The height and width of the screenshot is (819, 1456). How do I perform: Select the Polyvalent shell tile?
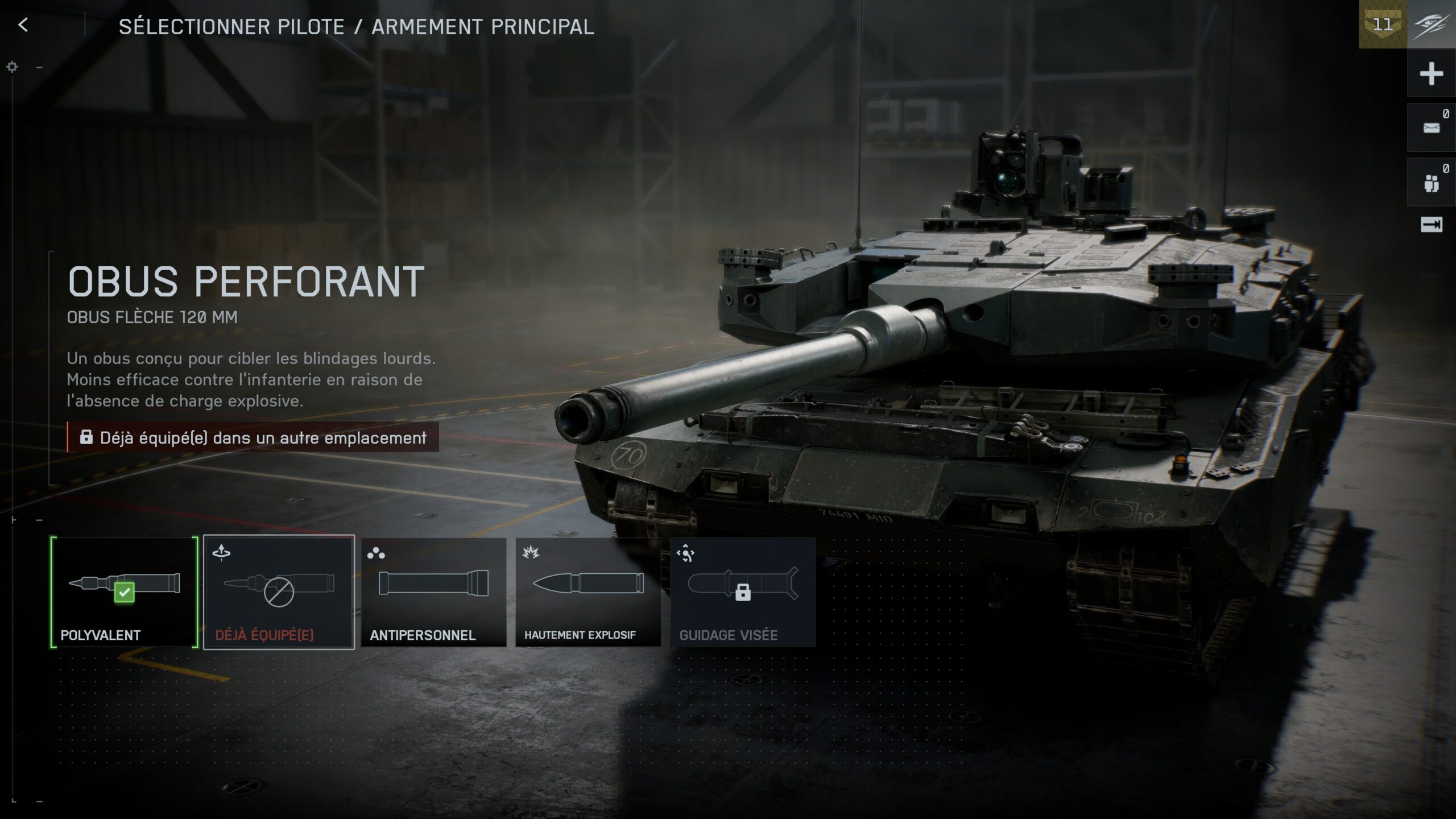pos(124,591)
